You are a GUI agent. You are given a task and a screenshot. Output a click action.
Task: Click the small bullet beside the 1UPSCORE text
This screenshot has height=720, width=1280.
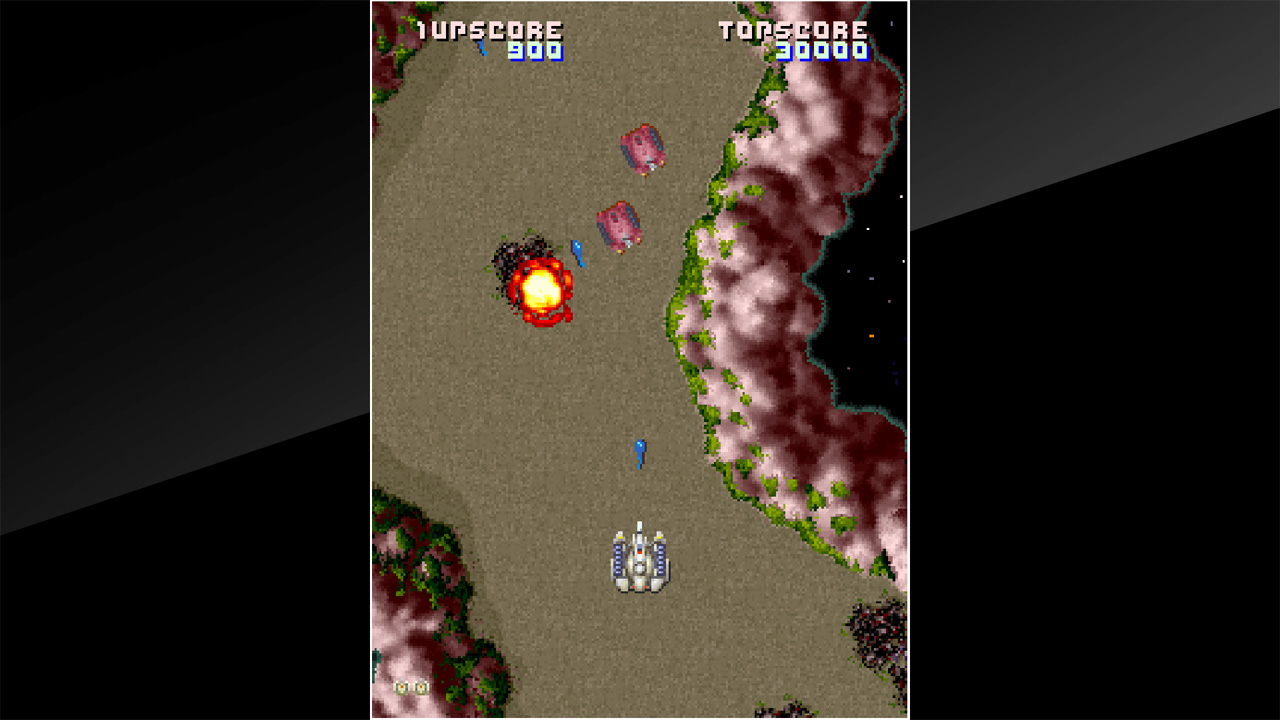[481, 45]
